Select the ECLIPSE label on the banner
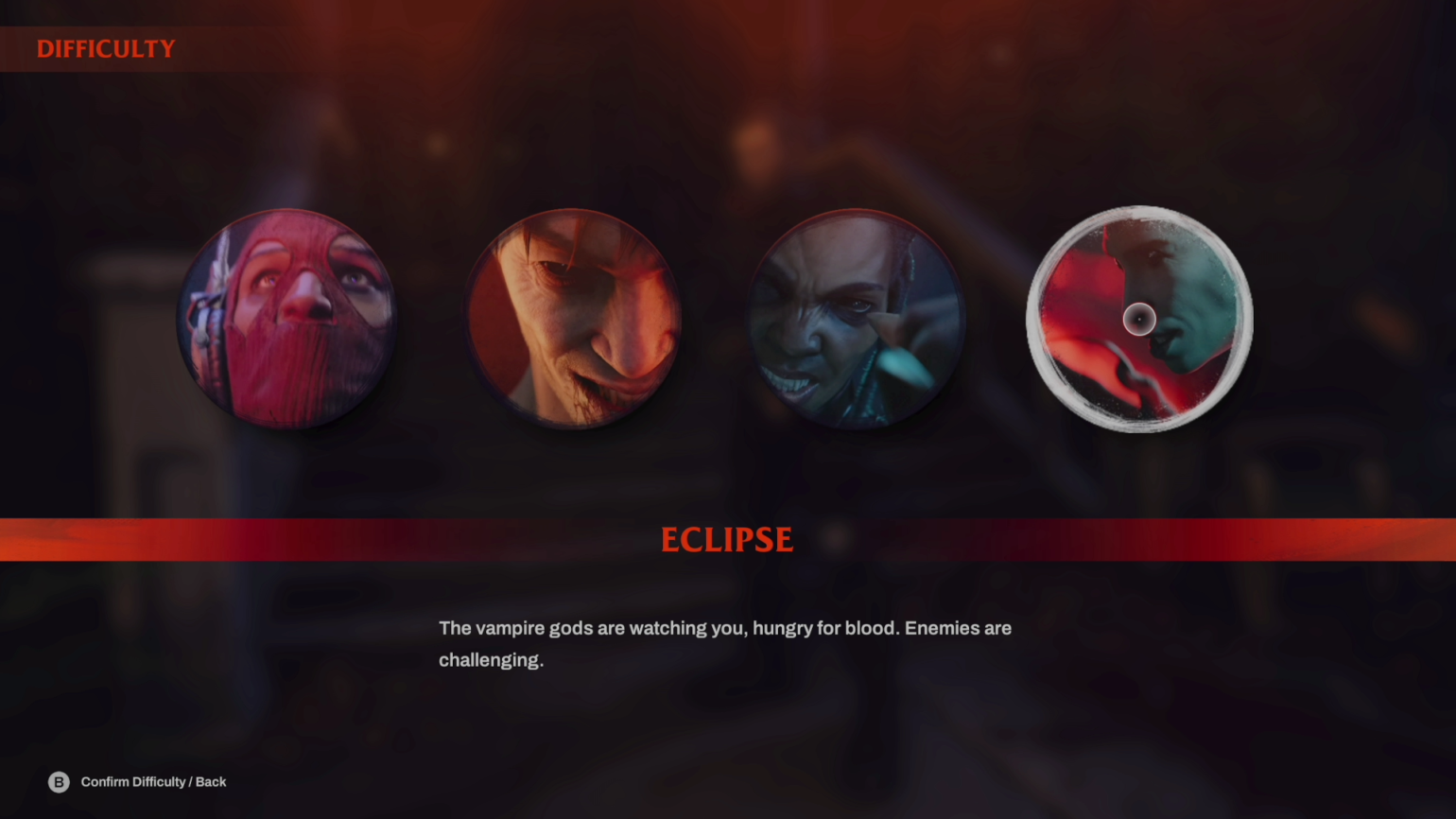 726,539
